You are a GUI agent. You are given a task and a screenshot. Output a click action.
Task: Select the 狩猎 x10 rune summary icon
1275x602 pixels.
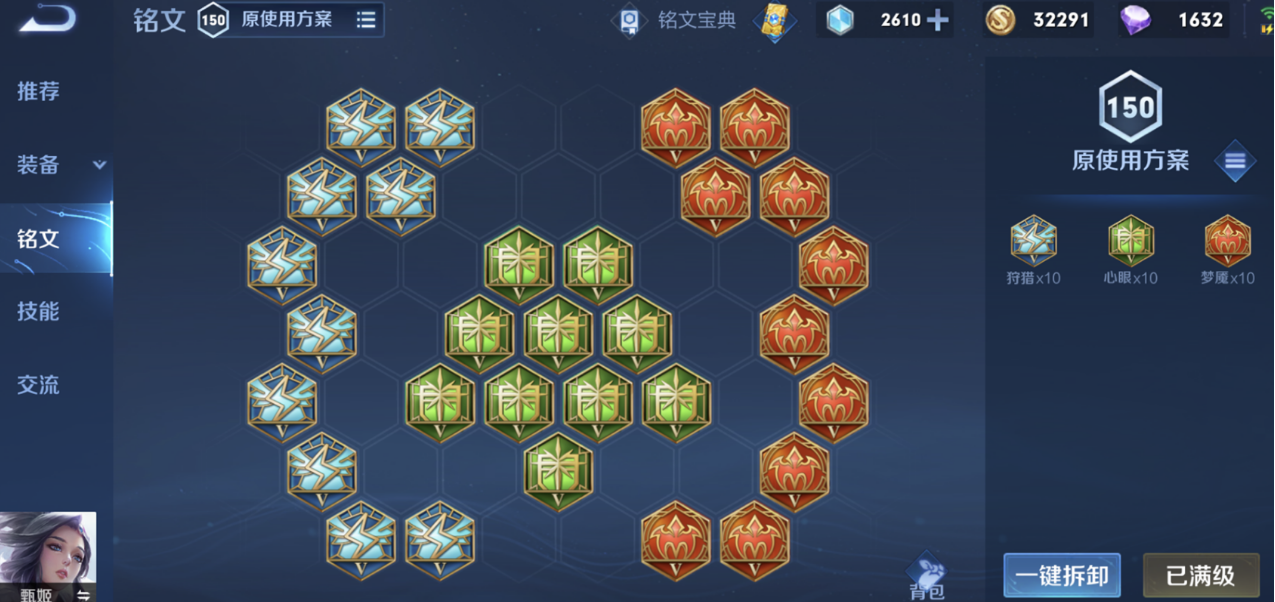[x=1033, y=242]
